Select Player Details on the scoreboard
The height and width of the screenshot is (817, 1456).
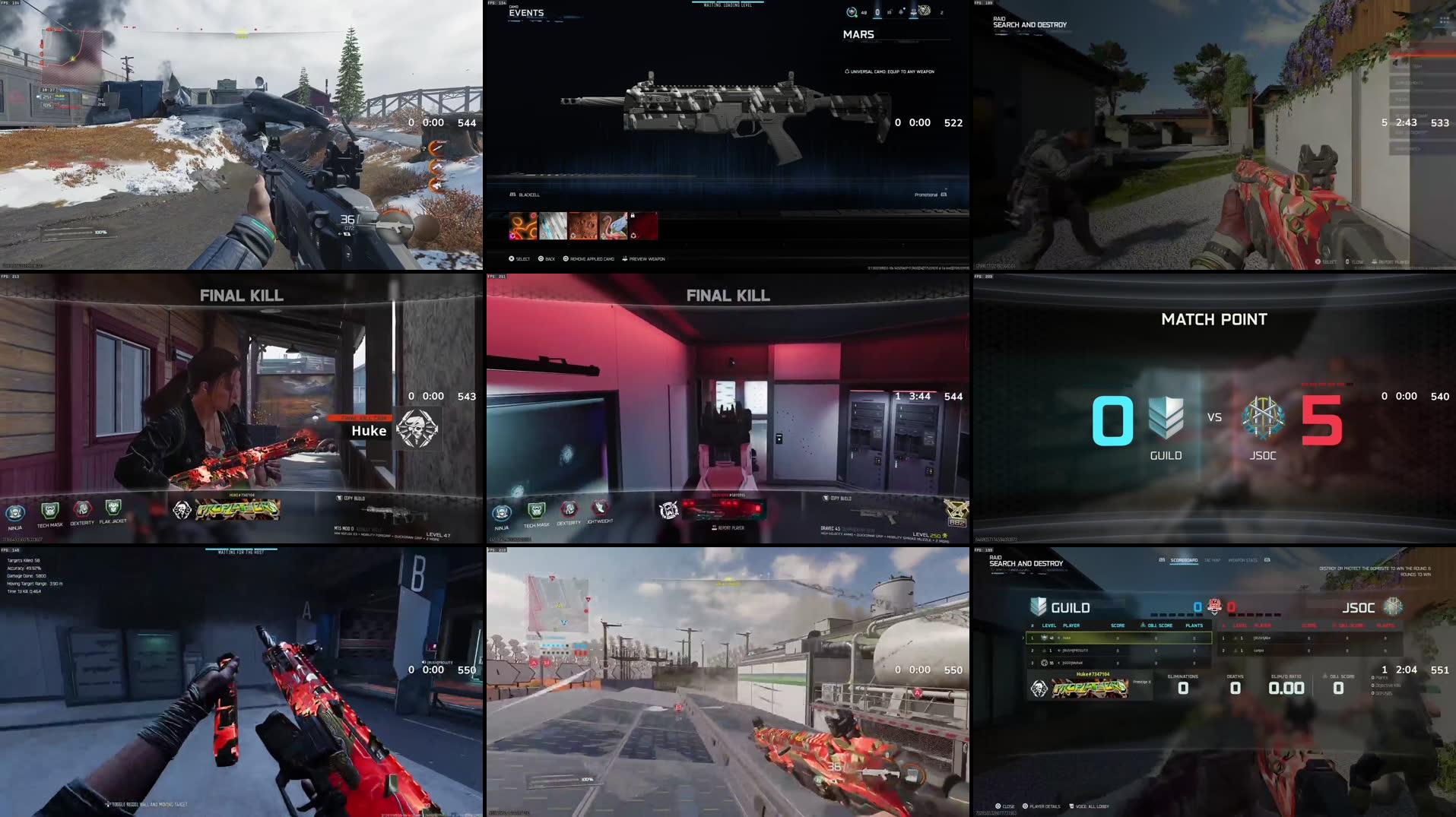click(1044, 806)
